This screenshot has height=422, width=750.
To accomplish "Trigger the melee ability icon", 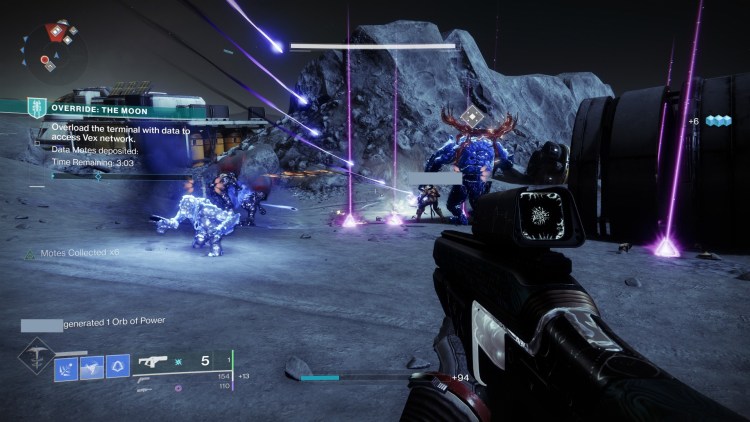I will pyautogui.click(x=92, y=367).
